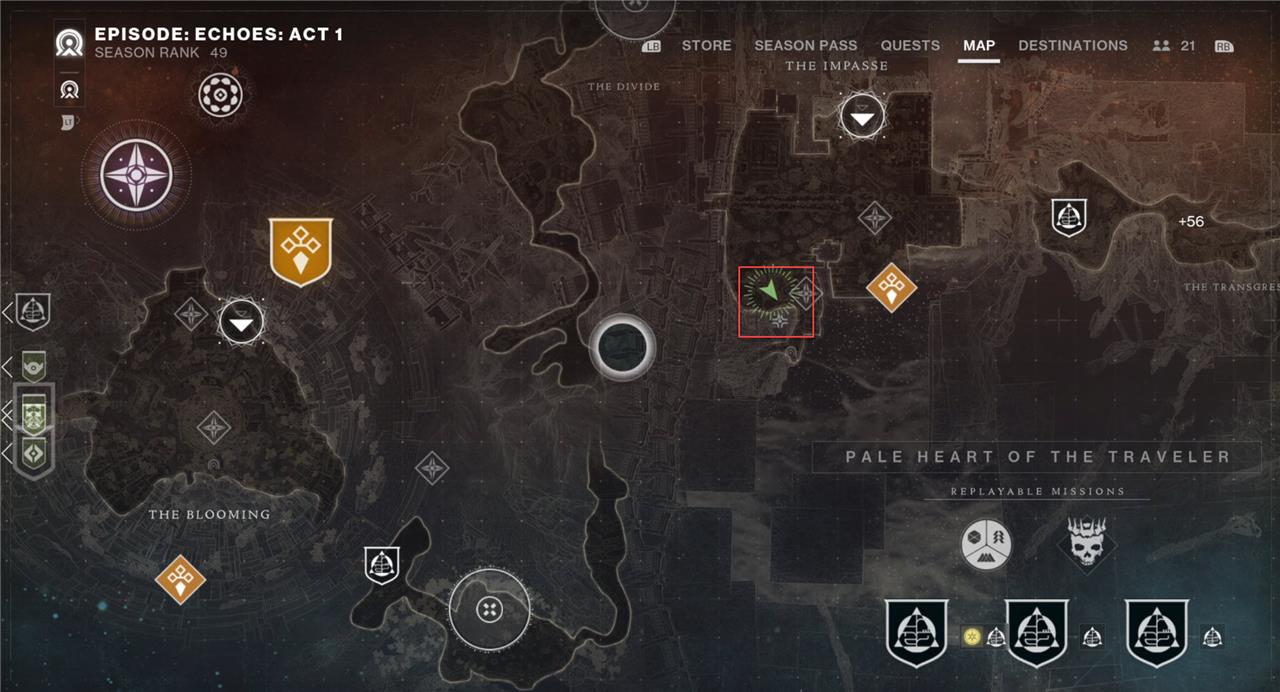Select the gold banner-shaped activity marker

[x=300, y=251]
